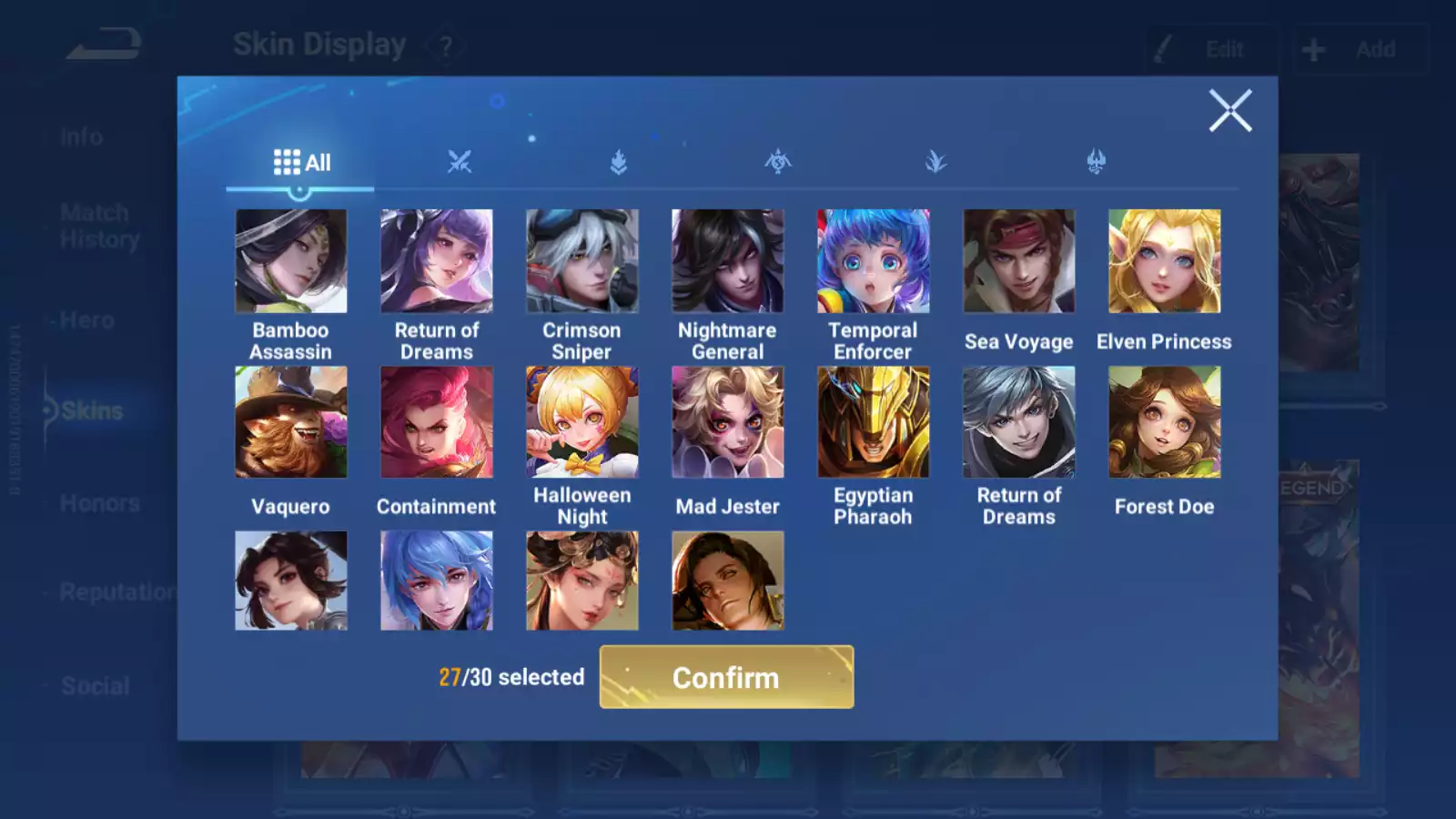
Task: Choose the Halloween Night skin
Action: coord(582,422)
